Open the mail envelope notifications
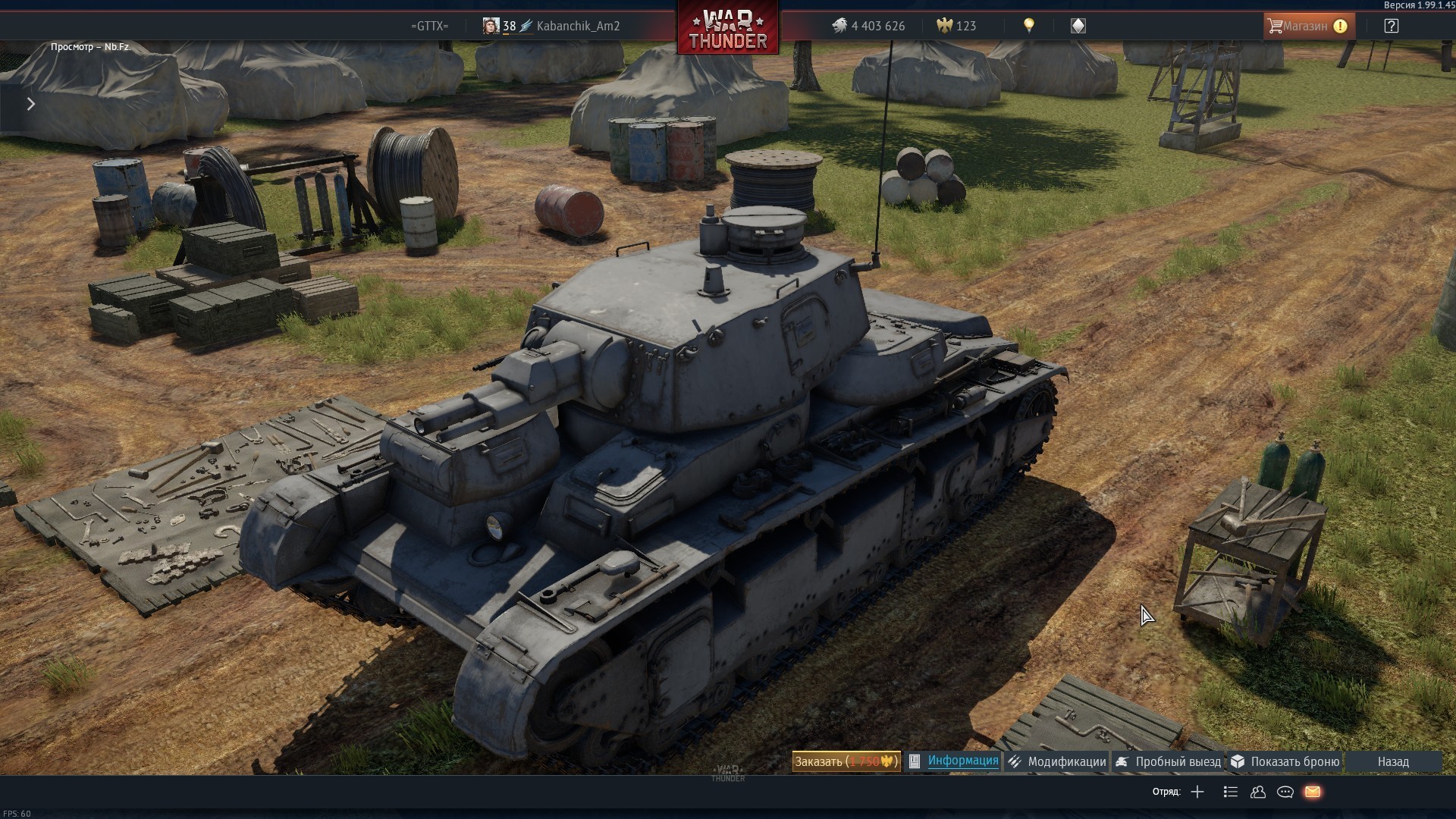 pos(1313,792)
